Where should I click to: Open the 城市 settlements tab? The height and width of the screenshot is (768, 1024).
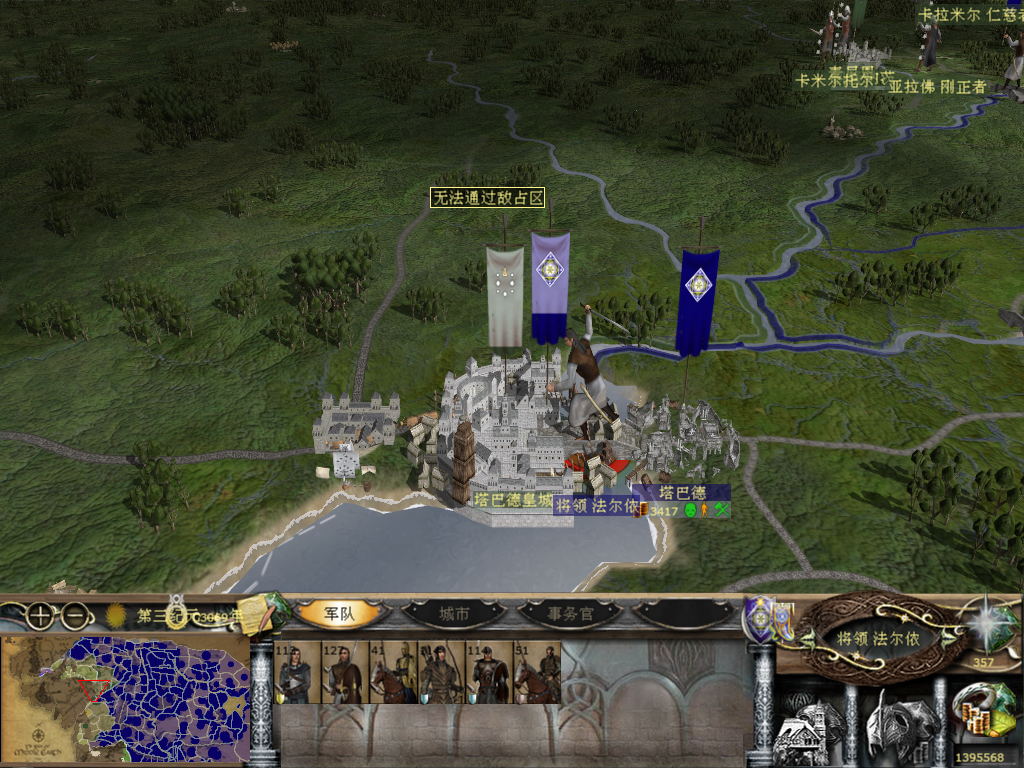[452, 614]
